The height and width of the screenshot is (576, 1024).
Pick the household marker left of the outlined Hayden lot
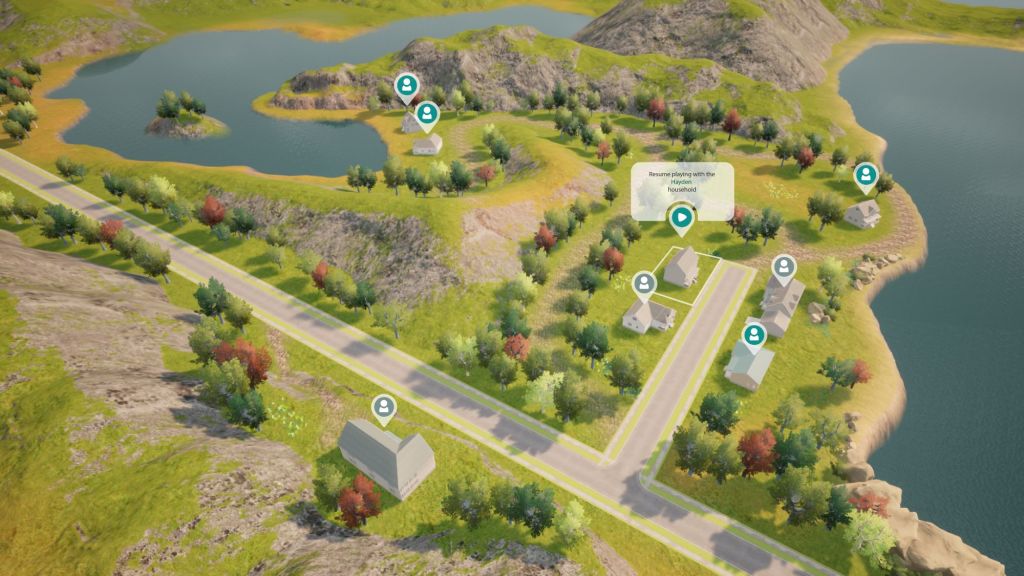pyautogui.click(x=645, y=283)
